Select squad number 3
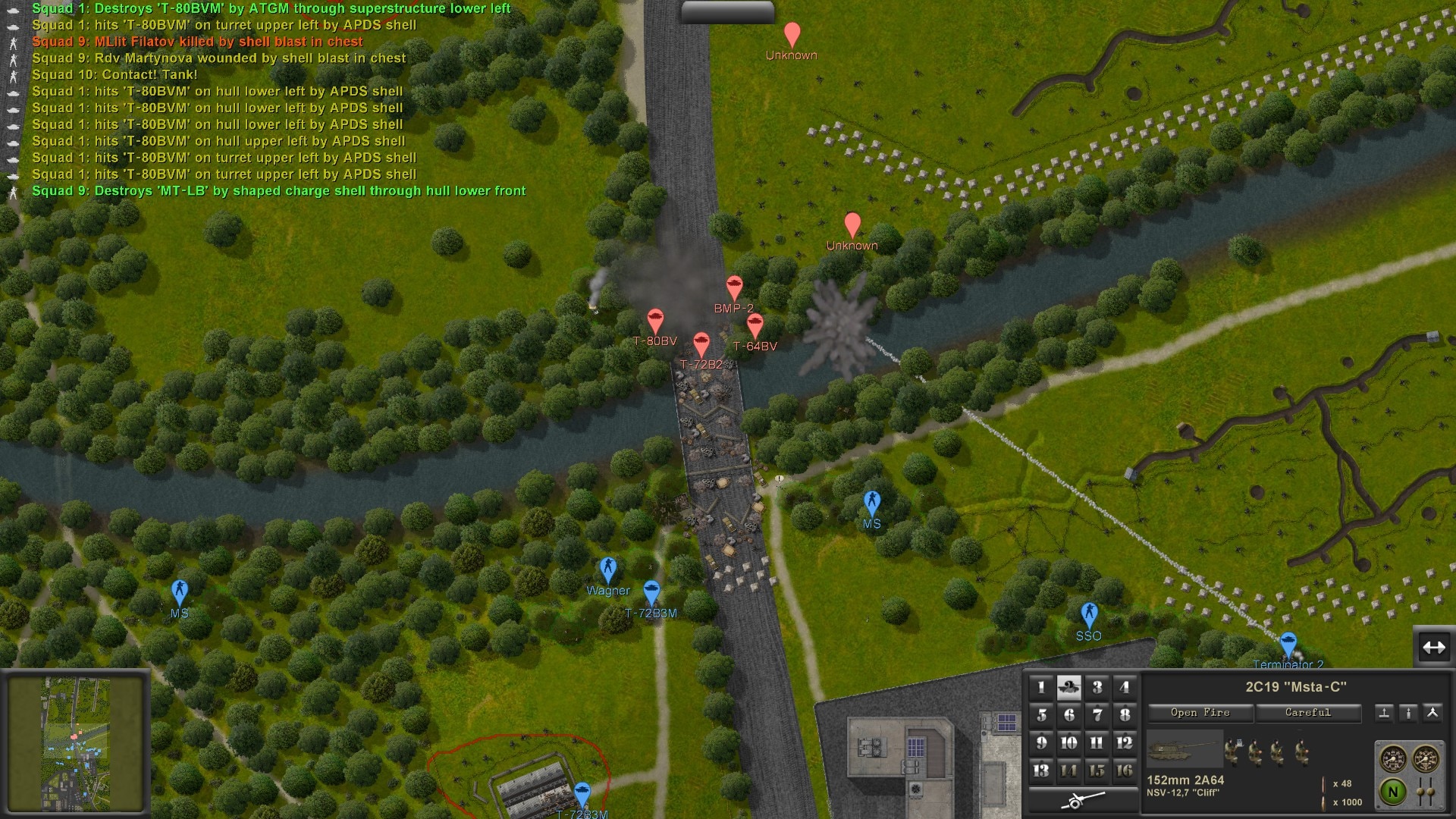1456x819 pixels. (x=1097, y=688)
